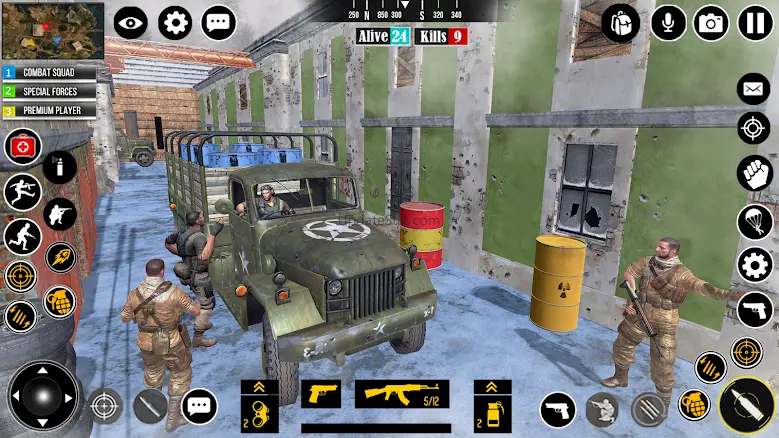
Task: Open the backpack inventory
Action: (620, 22)
